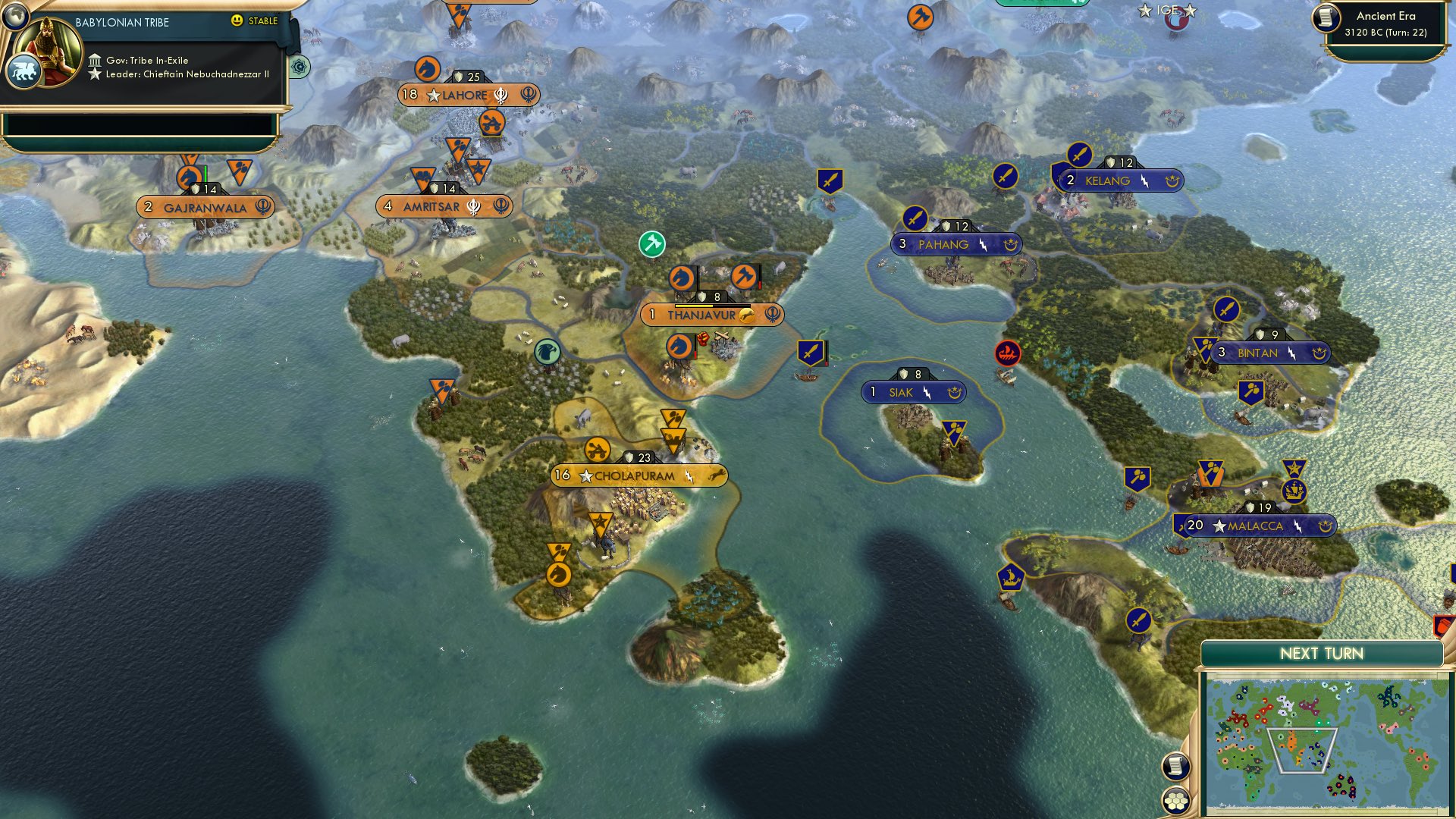Viewport: 1456px width, 819px height.
Task: Select the blue sword warrior icon above Pahang
Action: [914, 218]
